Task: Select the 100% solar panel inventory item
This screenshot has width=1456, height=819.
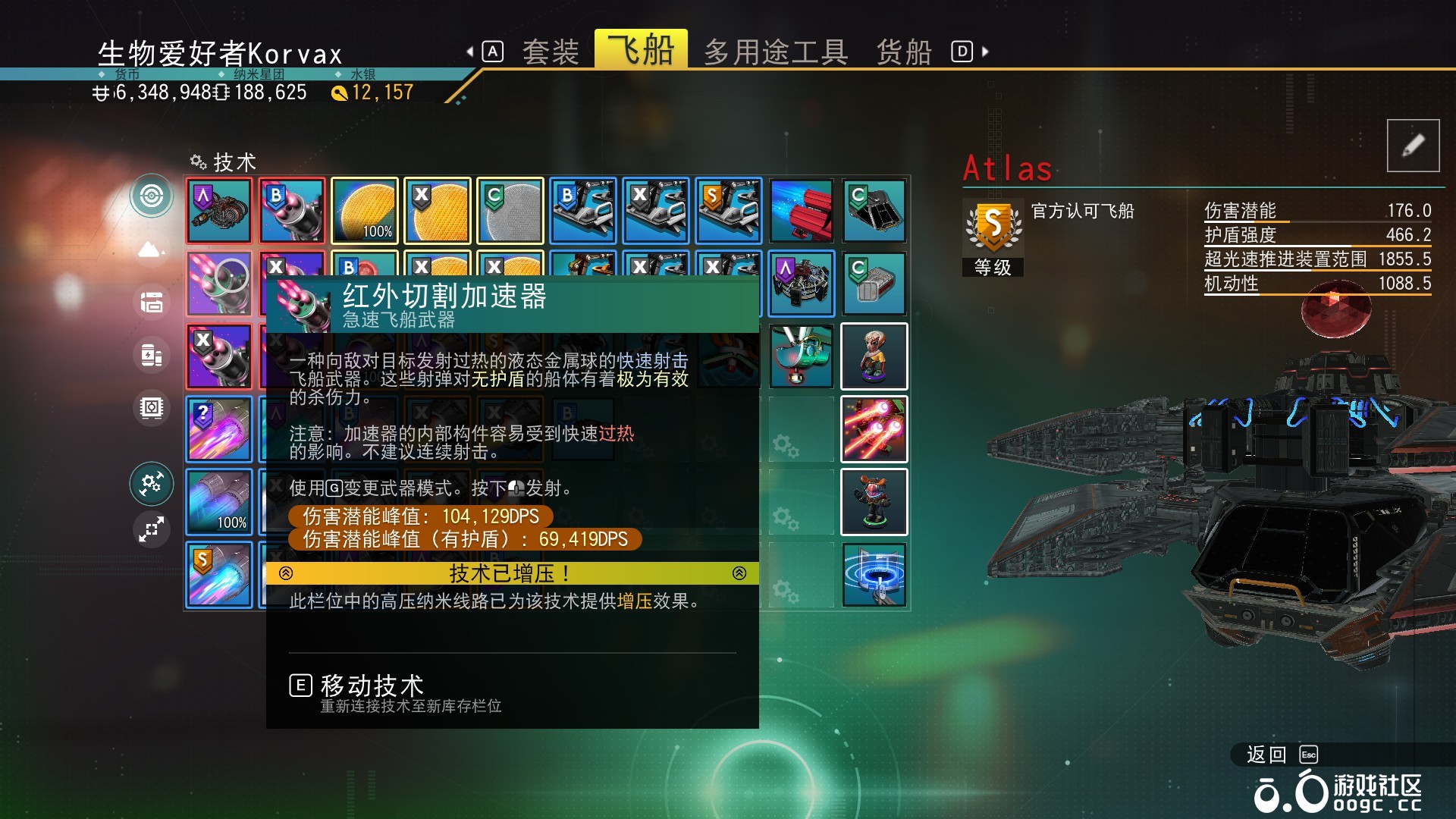Action: point(364,211)
